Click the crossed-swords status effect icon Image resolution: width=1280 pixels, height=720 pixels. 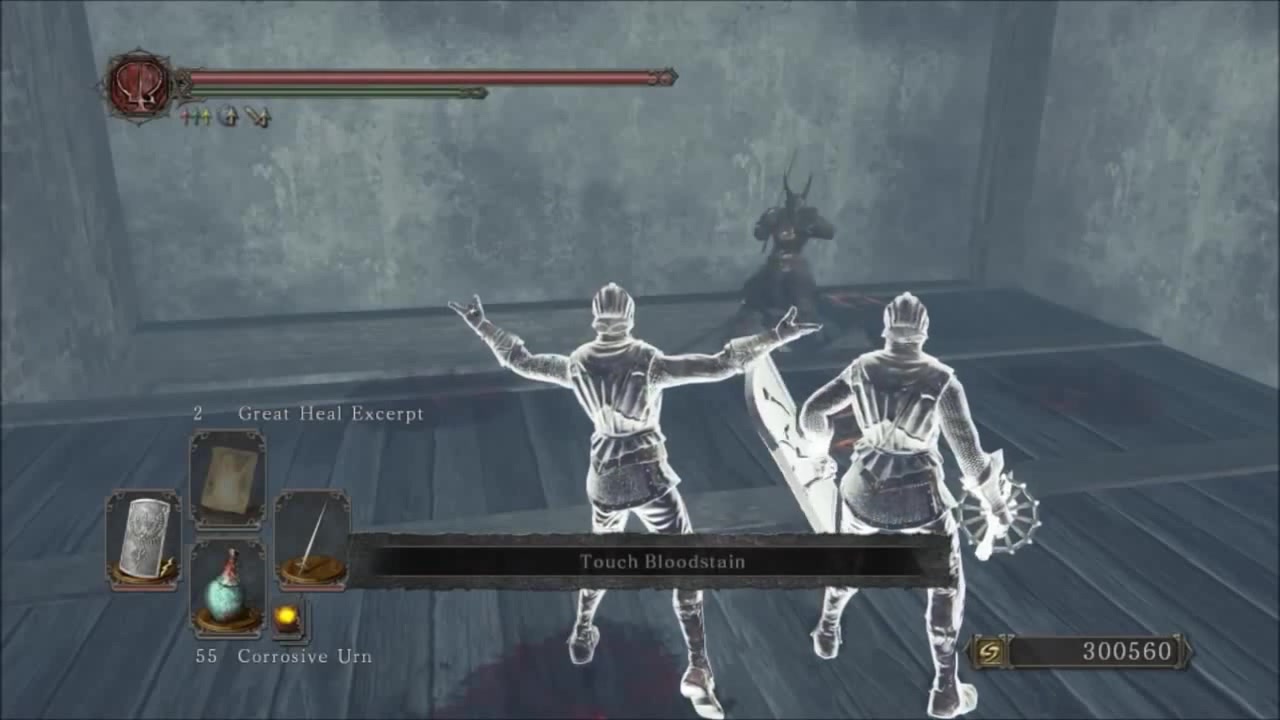point(258,117)
